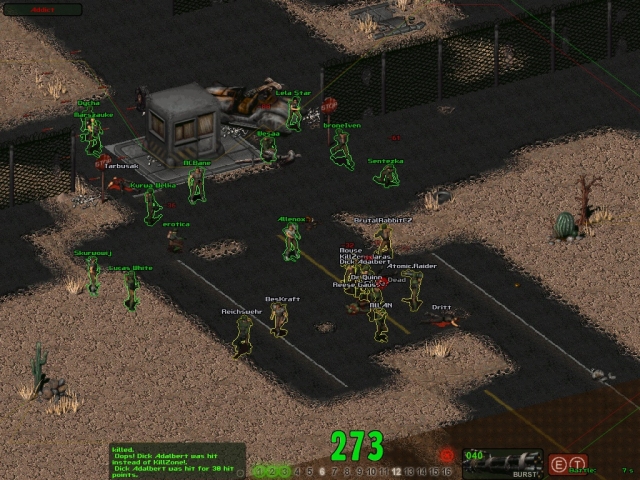
Task: Choose number 16 in the bottom number row
Action: pos(447,470)
